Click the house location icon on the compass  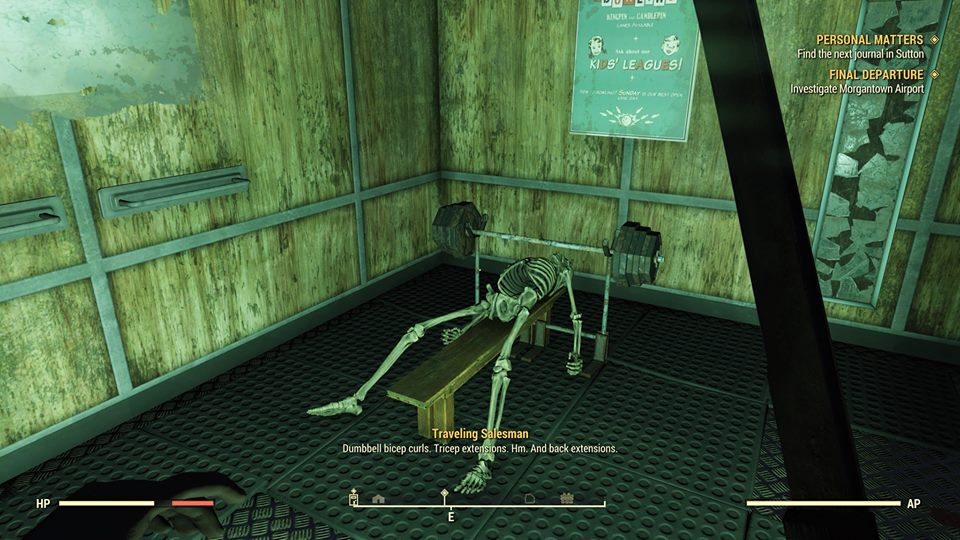click(x=378, y=497)
